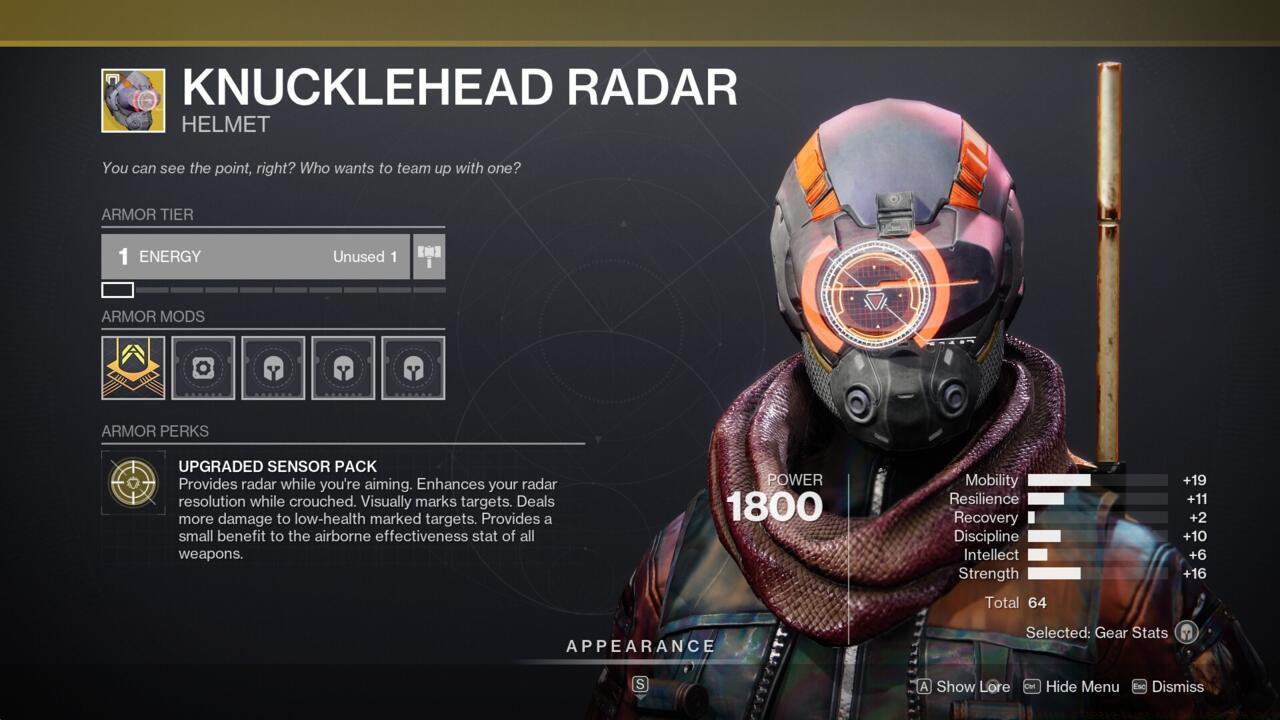
Task: Click the hammer upgrade icon beside Energy bar
Action: (429, 256)
